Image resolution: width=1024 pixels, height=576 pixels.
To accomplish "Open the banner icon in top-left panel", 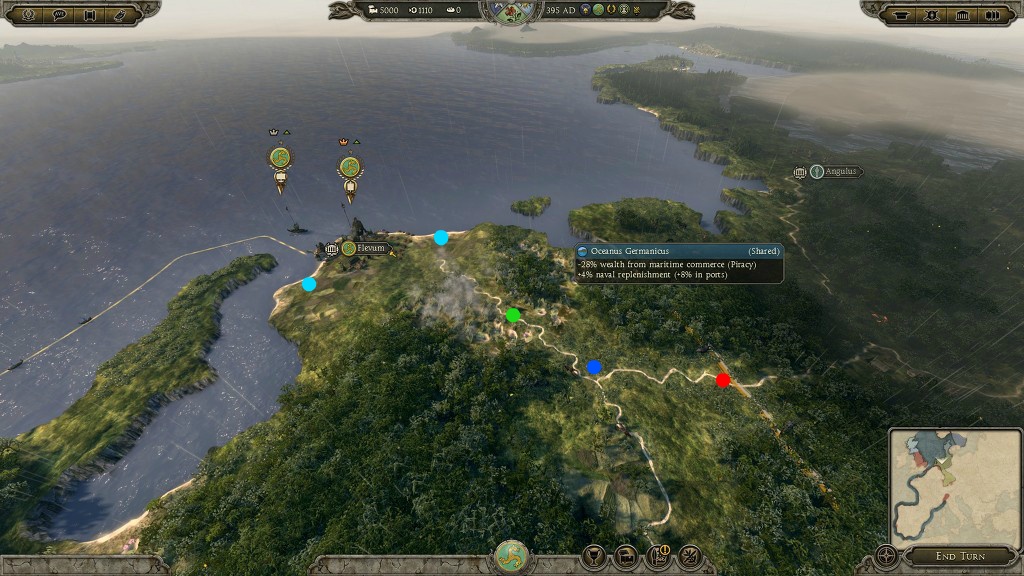I will 90,14.
